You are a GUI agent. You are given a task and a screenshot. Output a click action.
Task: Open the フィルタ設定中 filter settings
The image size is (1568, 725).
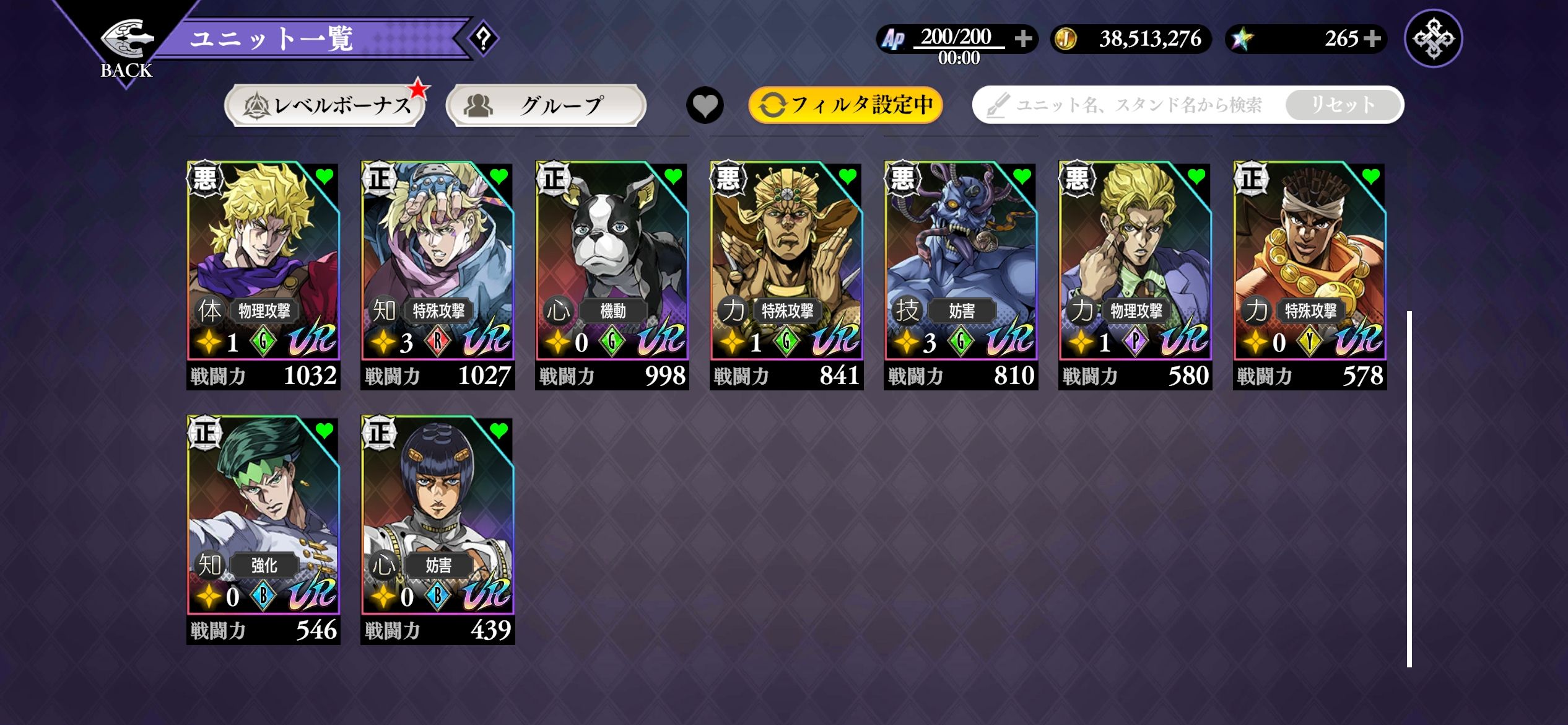click(845, 105)
